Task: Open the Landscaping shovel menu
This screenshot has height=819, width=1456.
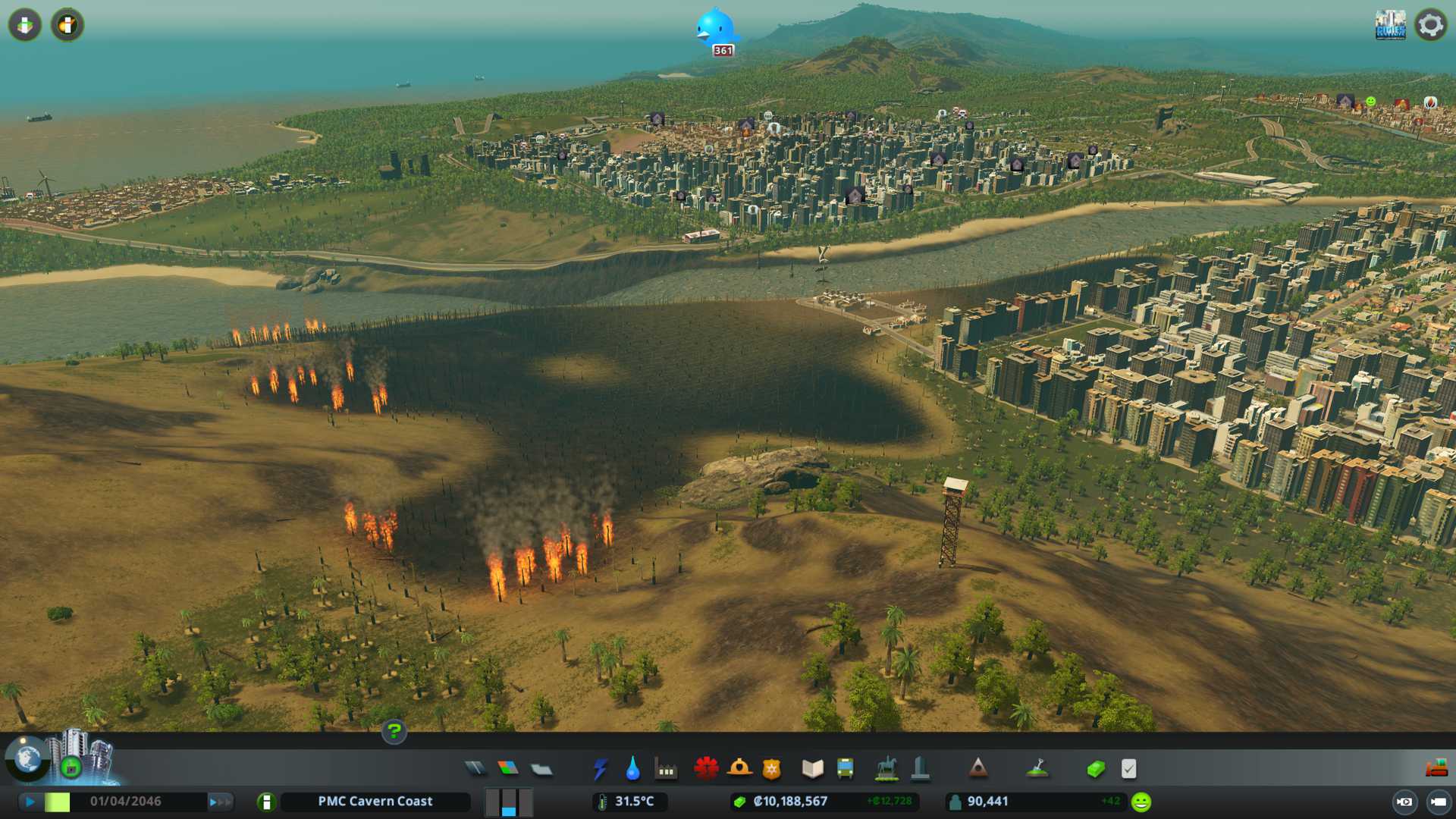Action: click(1037, 769)
